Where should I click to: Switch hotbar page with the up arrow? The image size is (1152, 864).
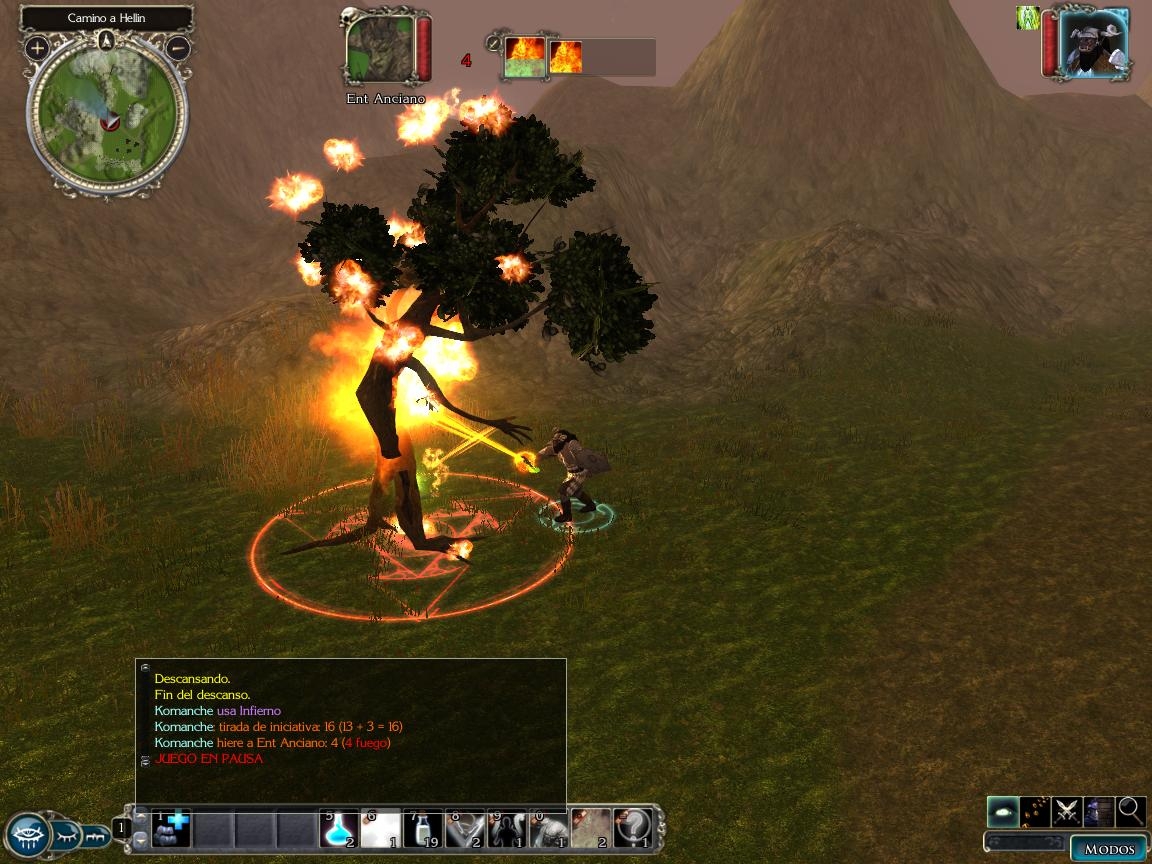click(x=142, y=818)
